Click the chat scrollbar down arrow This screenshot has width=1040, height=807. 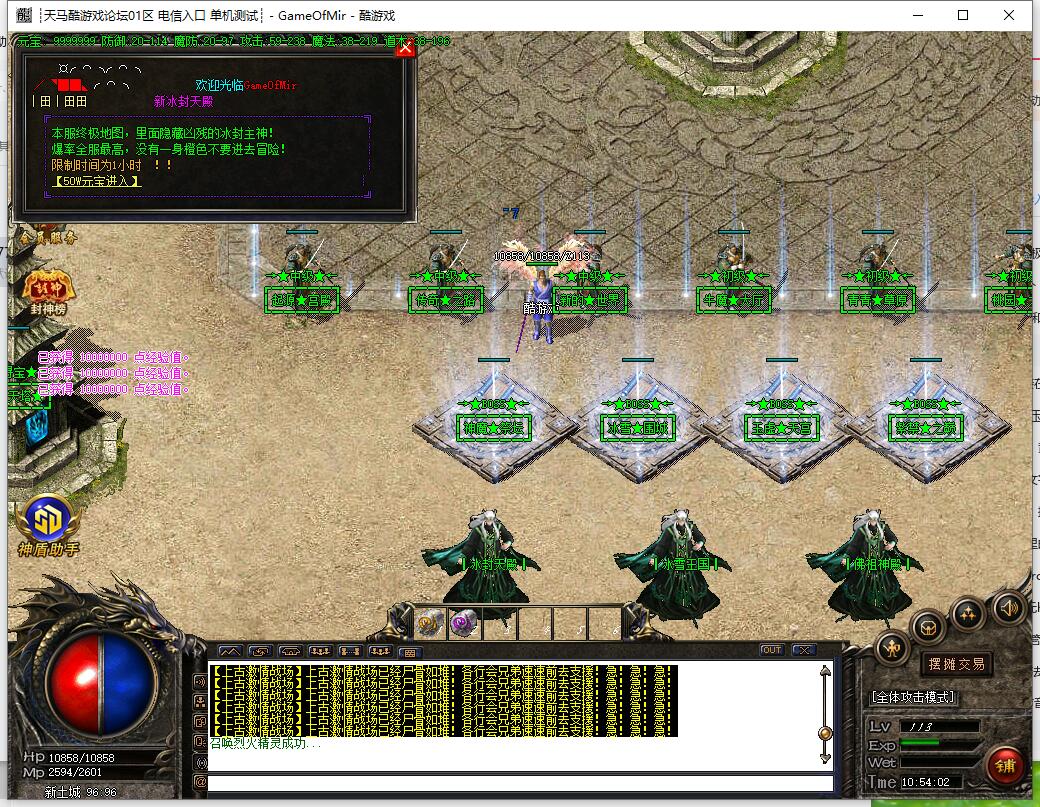(825, 758)
